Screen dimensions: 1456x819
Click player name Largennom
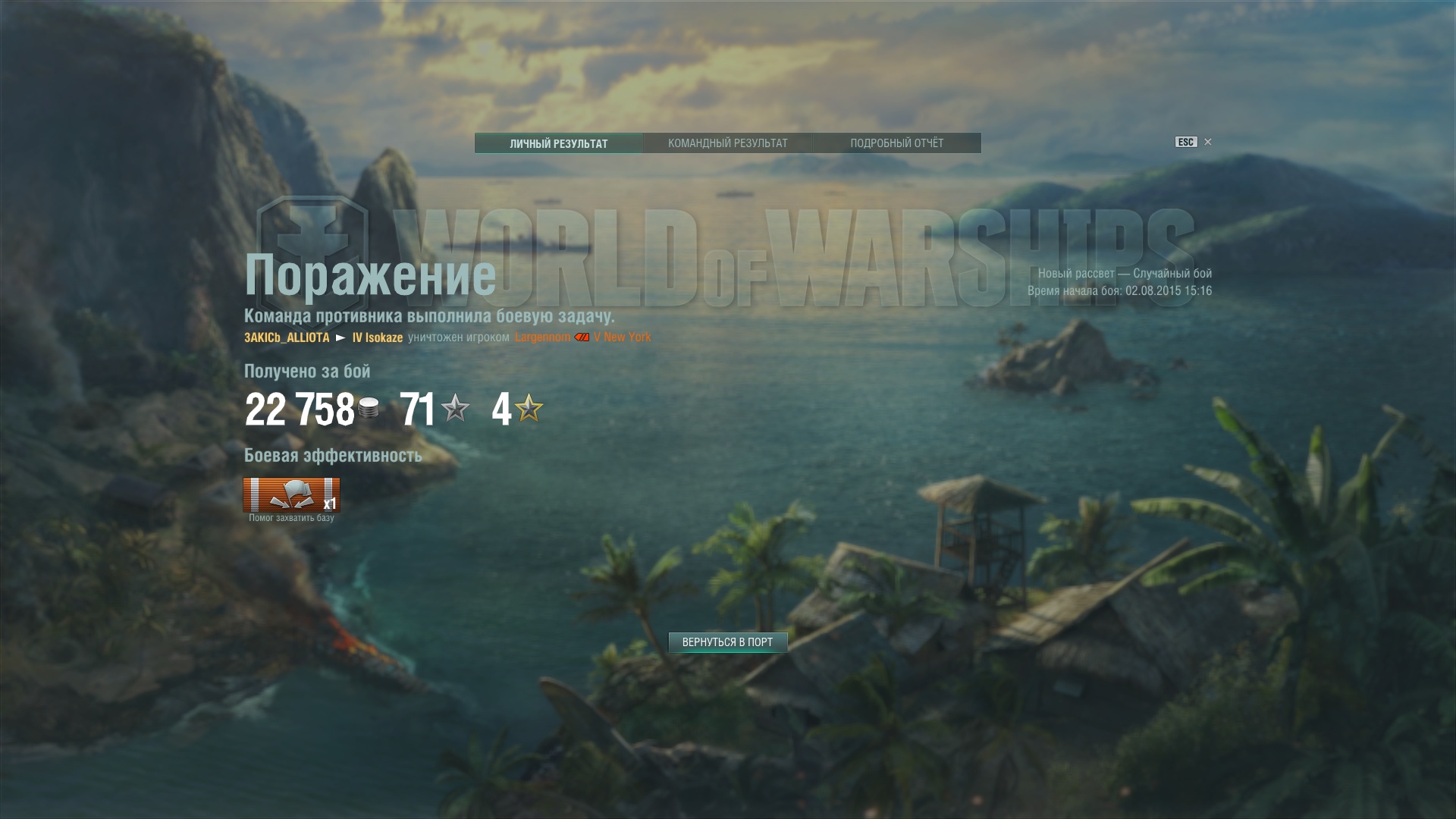(542, 337)
